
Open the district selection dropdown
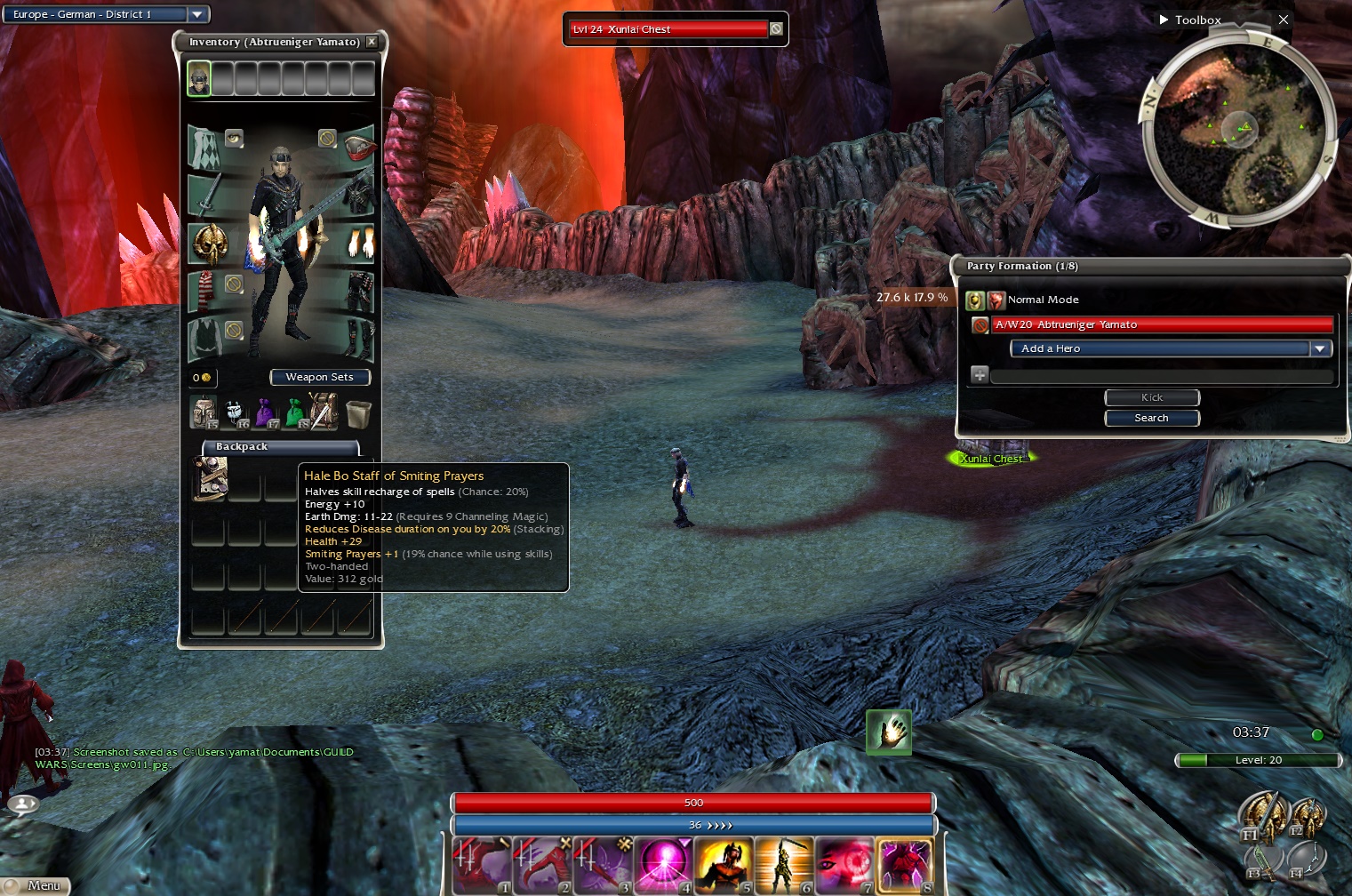pyautogui.click(x=197, y=14)
